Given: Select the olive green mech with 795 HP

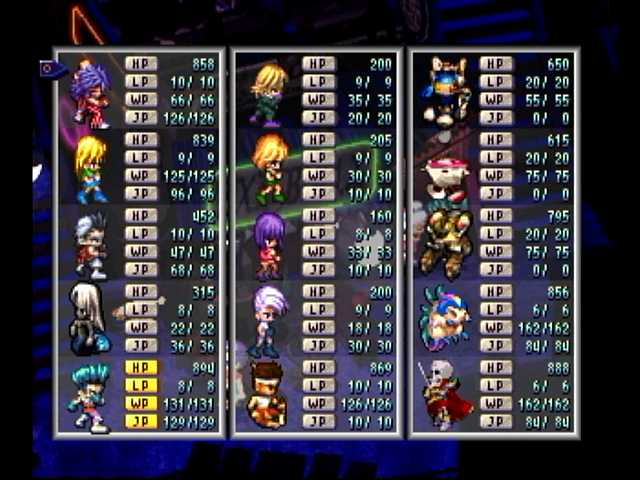Looking at the screenshot, I should (446, 243).
